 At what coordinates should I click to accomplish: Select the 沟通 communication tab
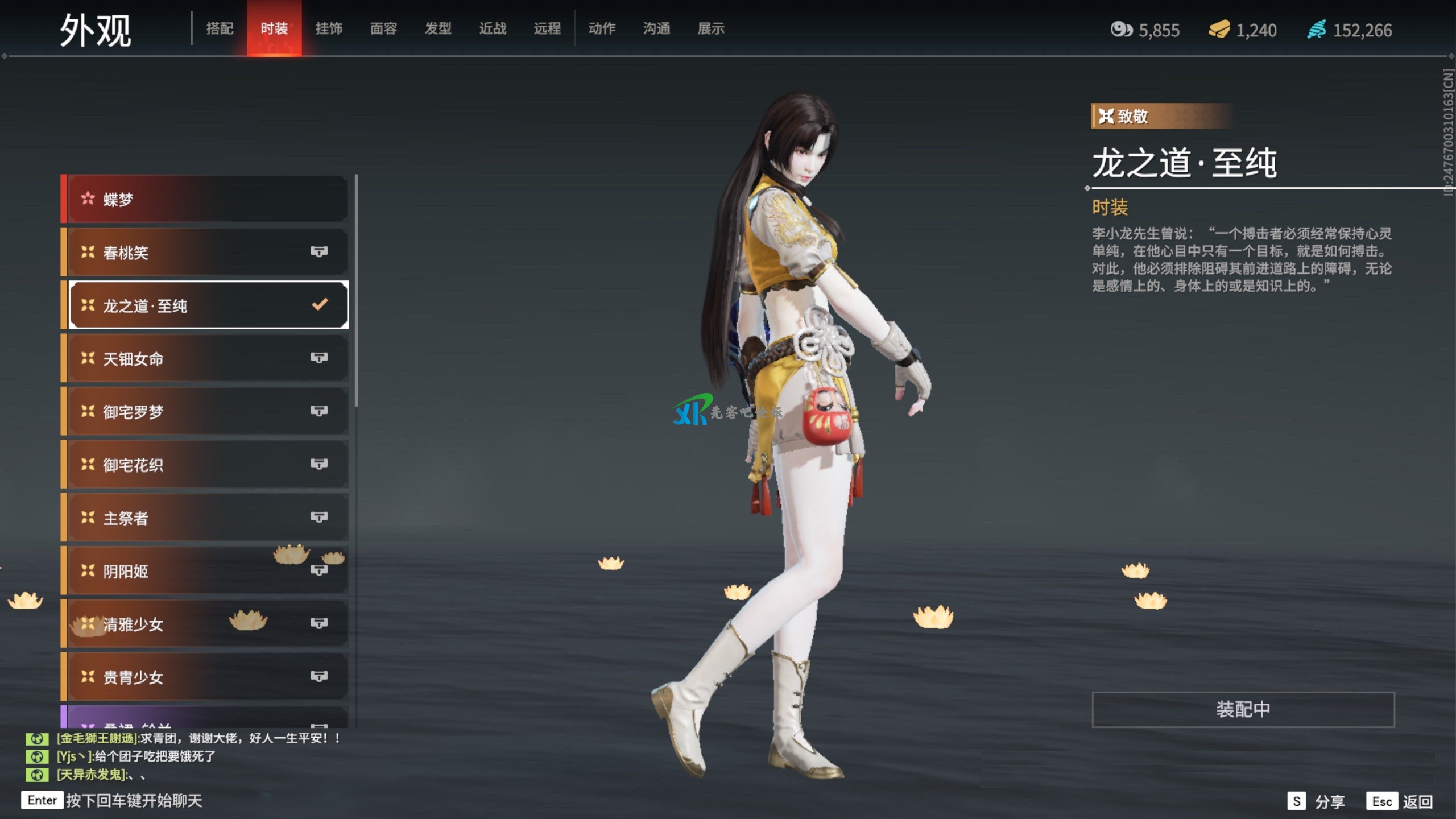(x=656, y=28)
